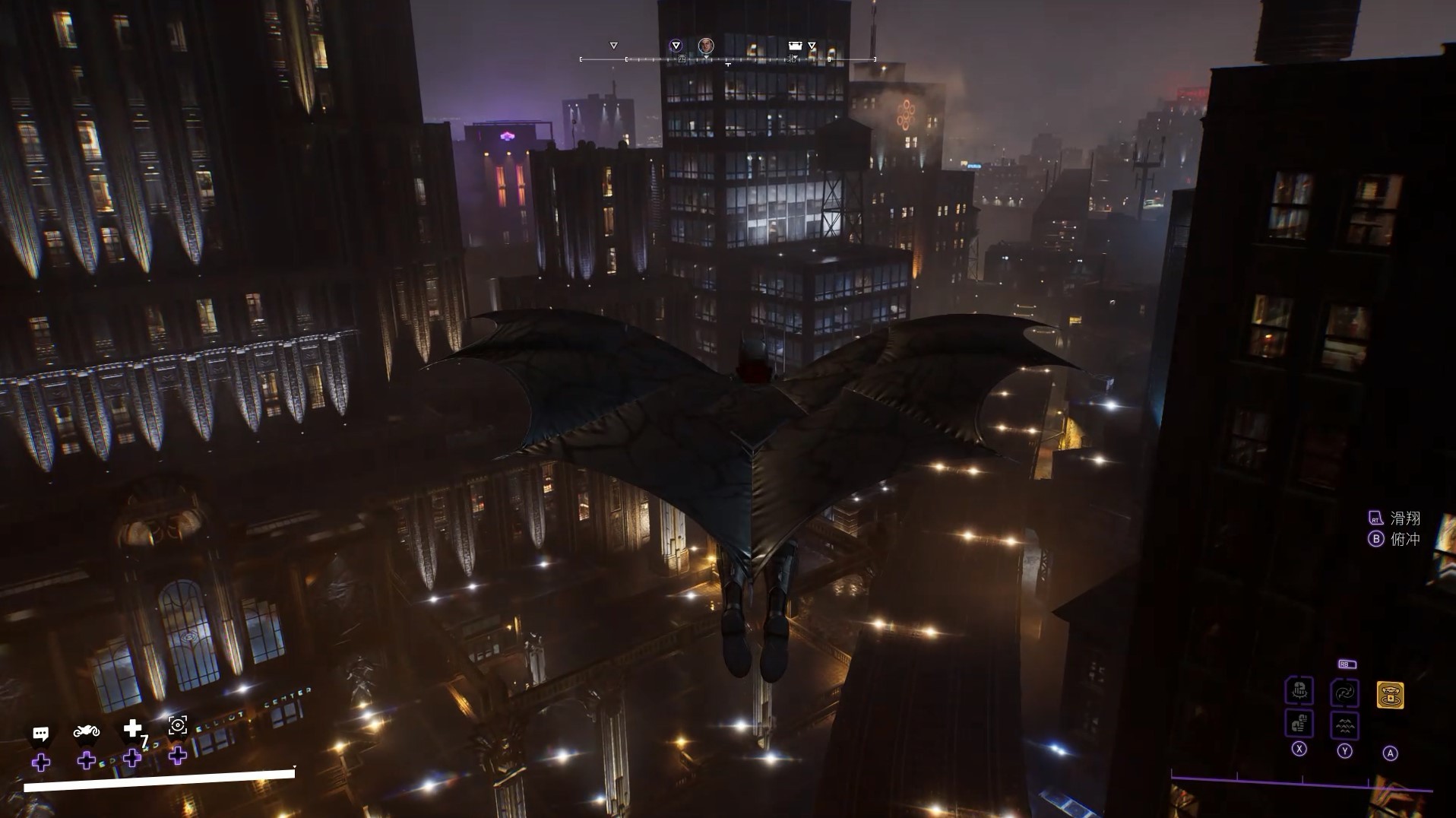Activate the swirling bat ability icon
This screenshot has height=818, width=1456.
click(1344, 693)
